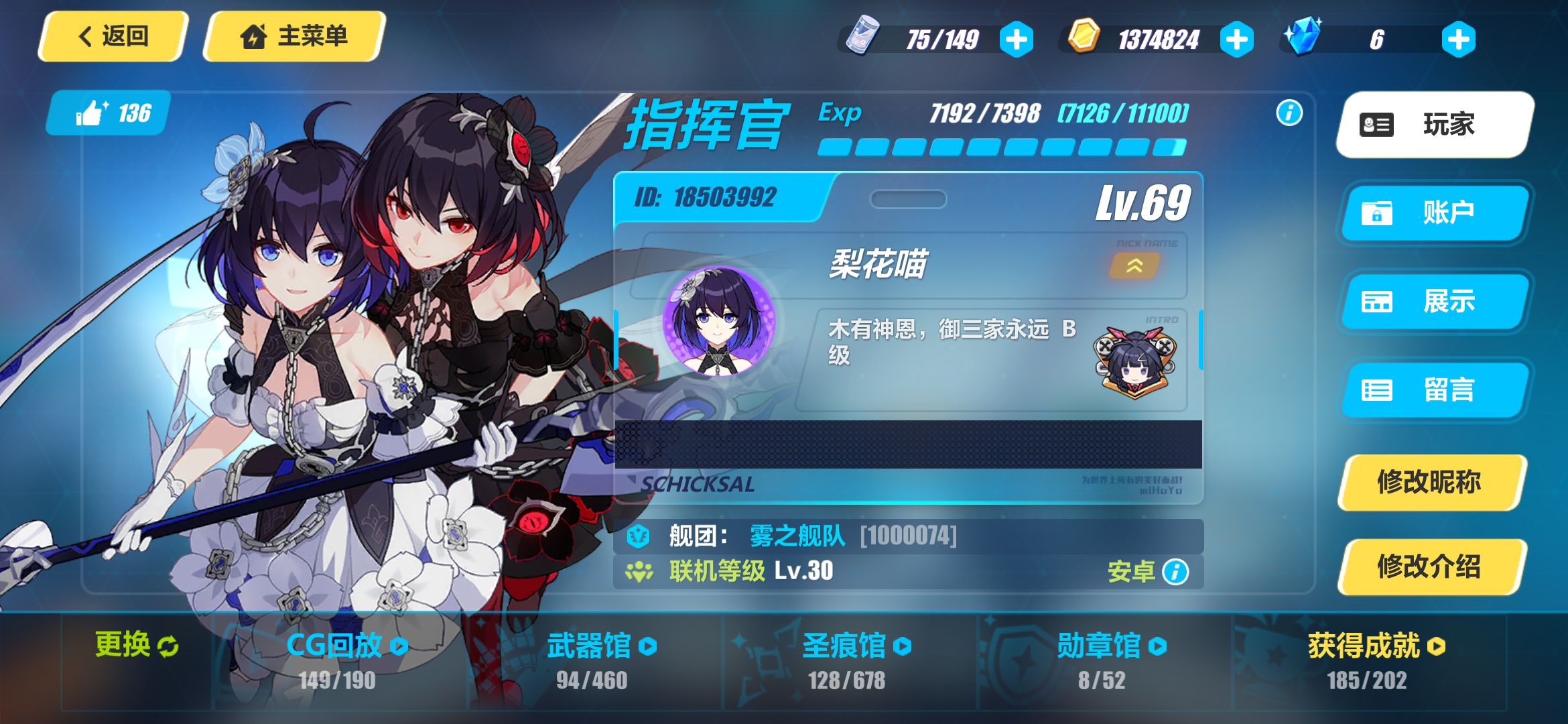Select the 留言 sidebar option
The image size is (1568, 724).
coord(1434,391)
